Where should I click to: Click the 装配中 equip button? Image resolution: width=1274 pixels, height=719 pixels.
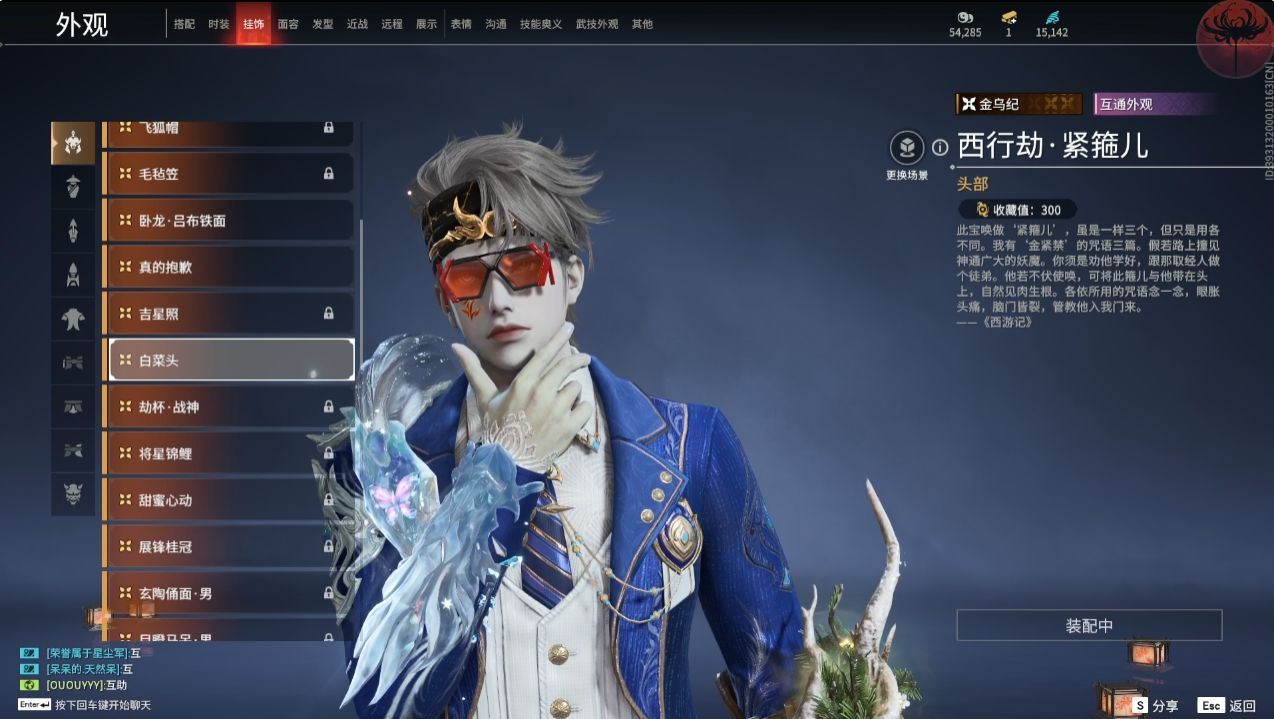1089,626
